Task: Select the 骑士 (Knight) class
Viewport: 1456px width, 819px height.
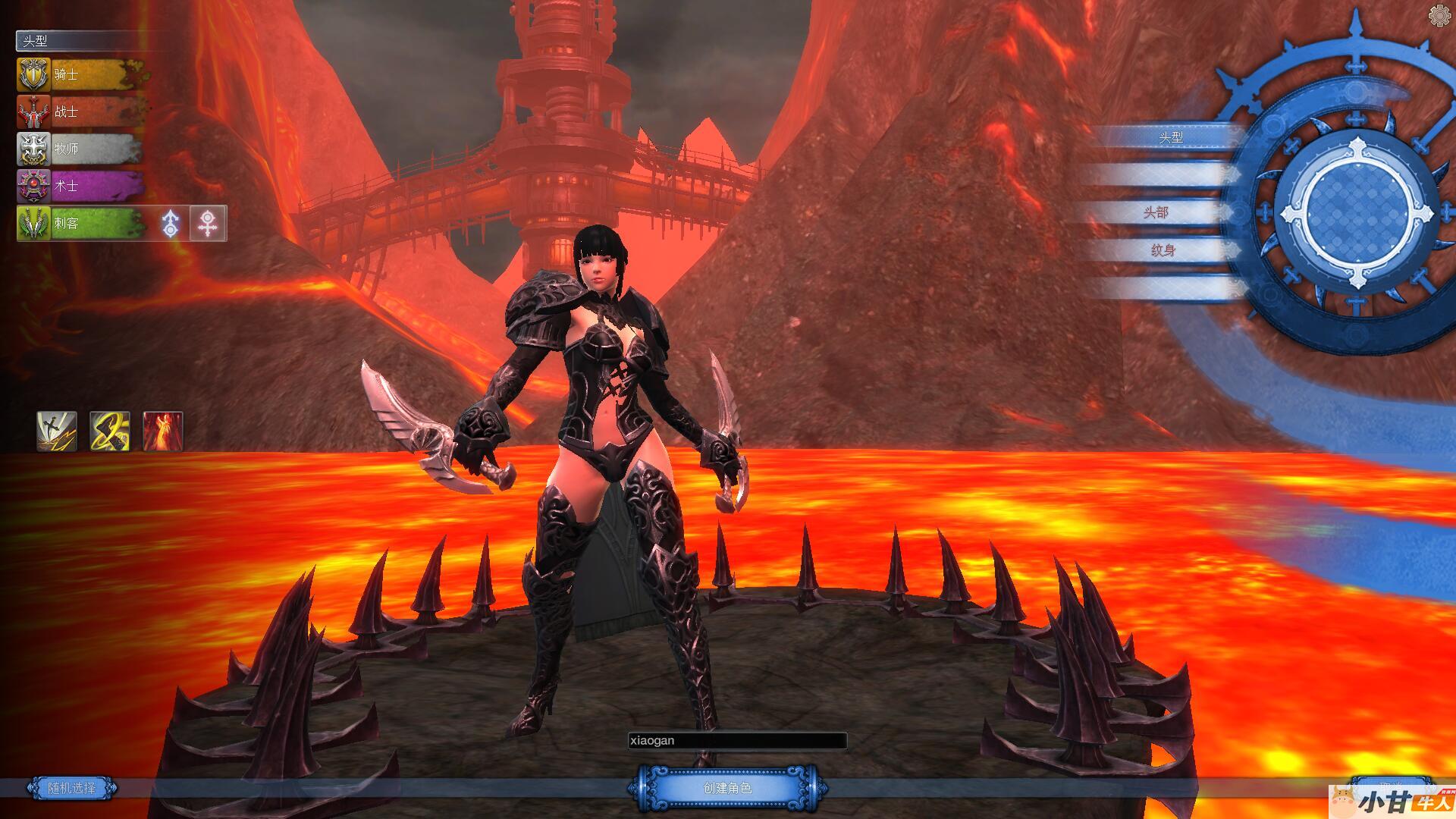Action: coord(80,74)
